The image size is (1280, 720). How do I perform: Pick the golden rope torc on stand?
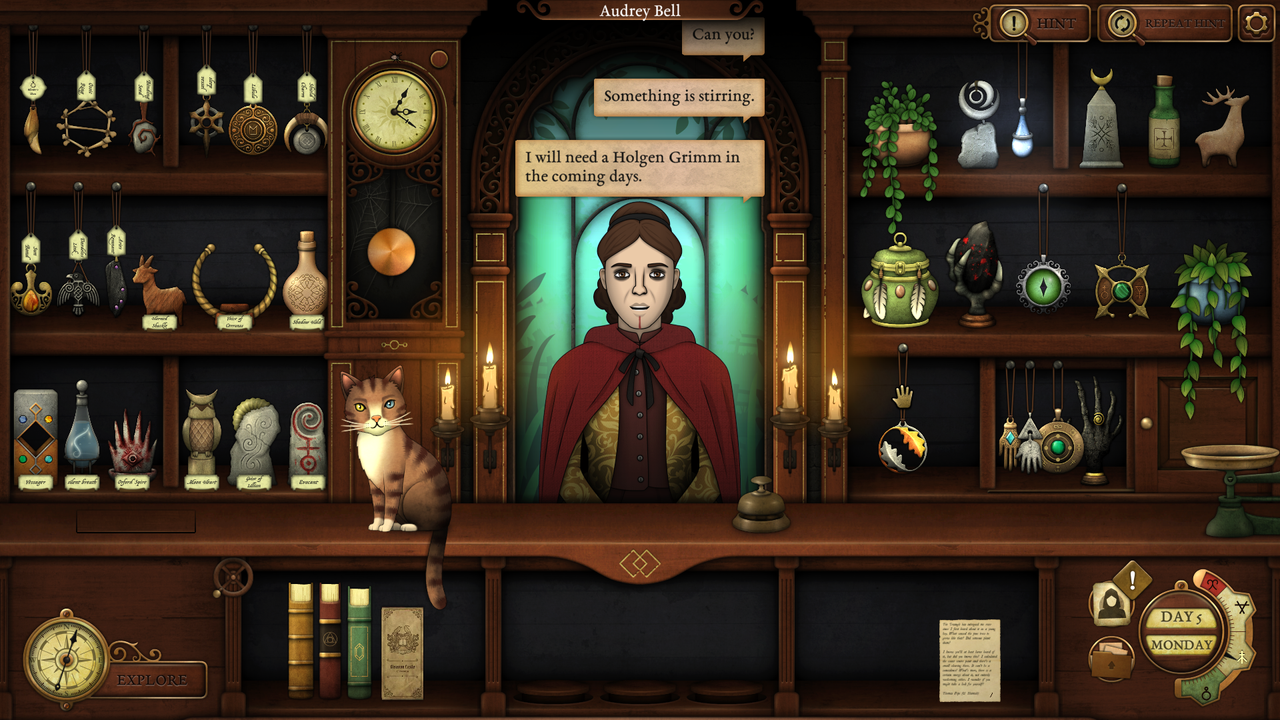(x=234, y=280)
